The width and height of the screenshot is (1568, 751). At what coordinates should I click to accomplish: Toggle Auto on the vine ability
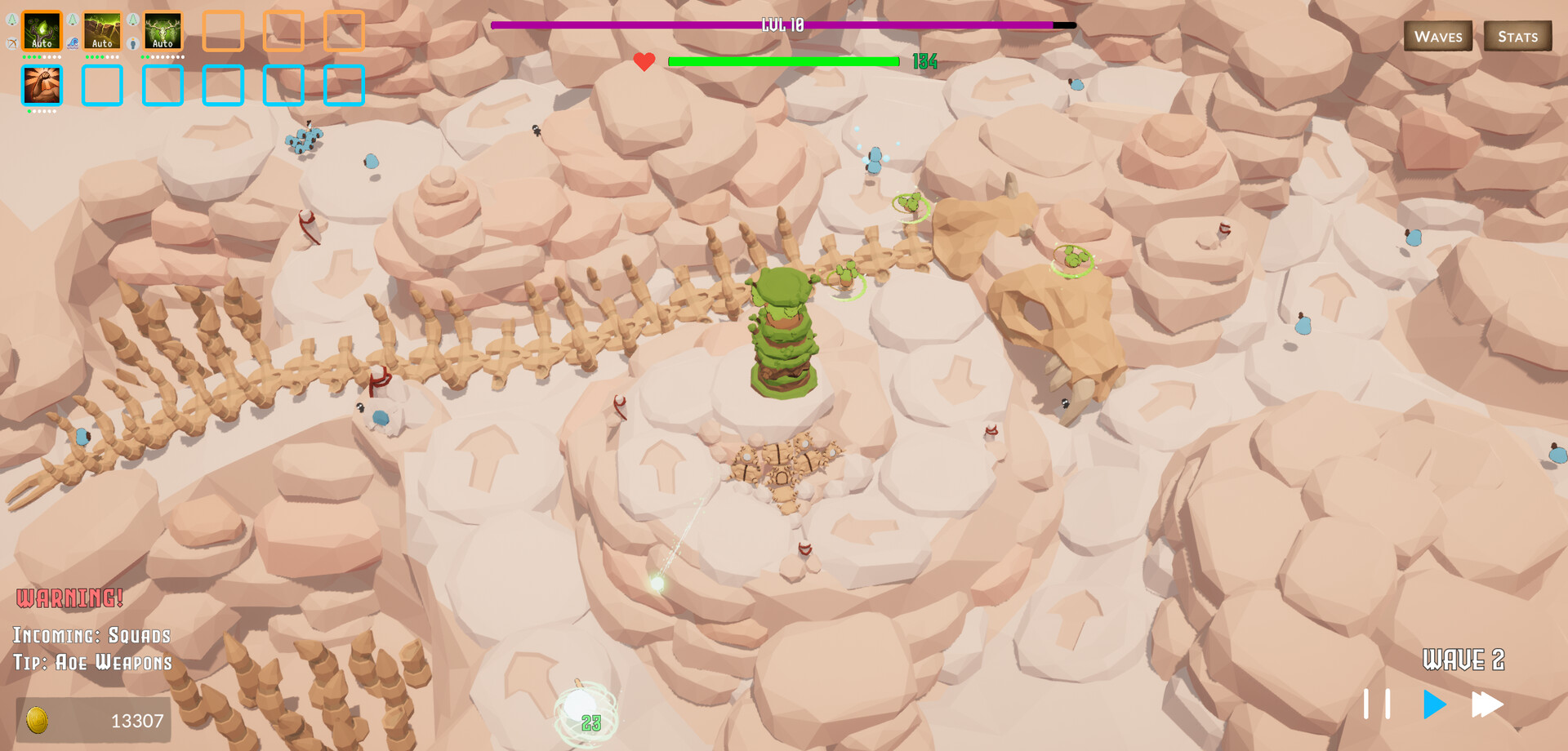click(42, 42)
